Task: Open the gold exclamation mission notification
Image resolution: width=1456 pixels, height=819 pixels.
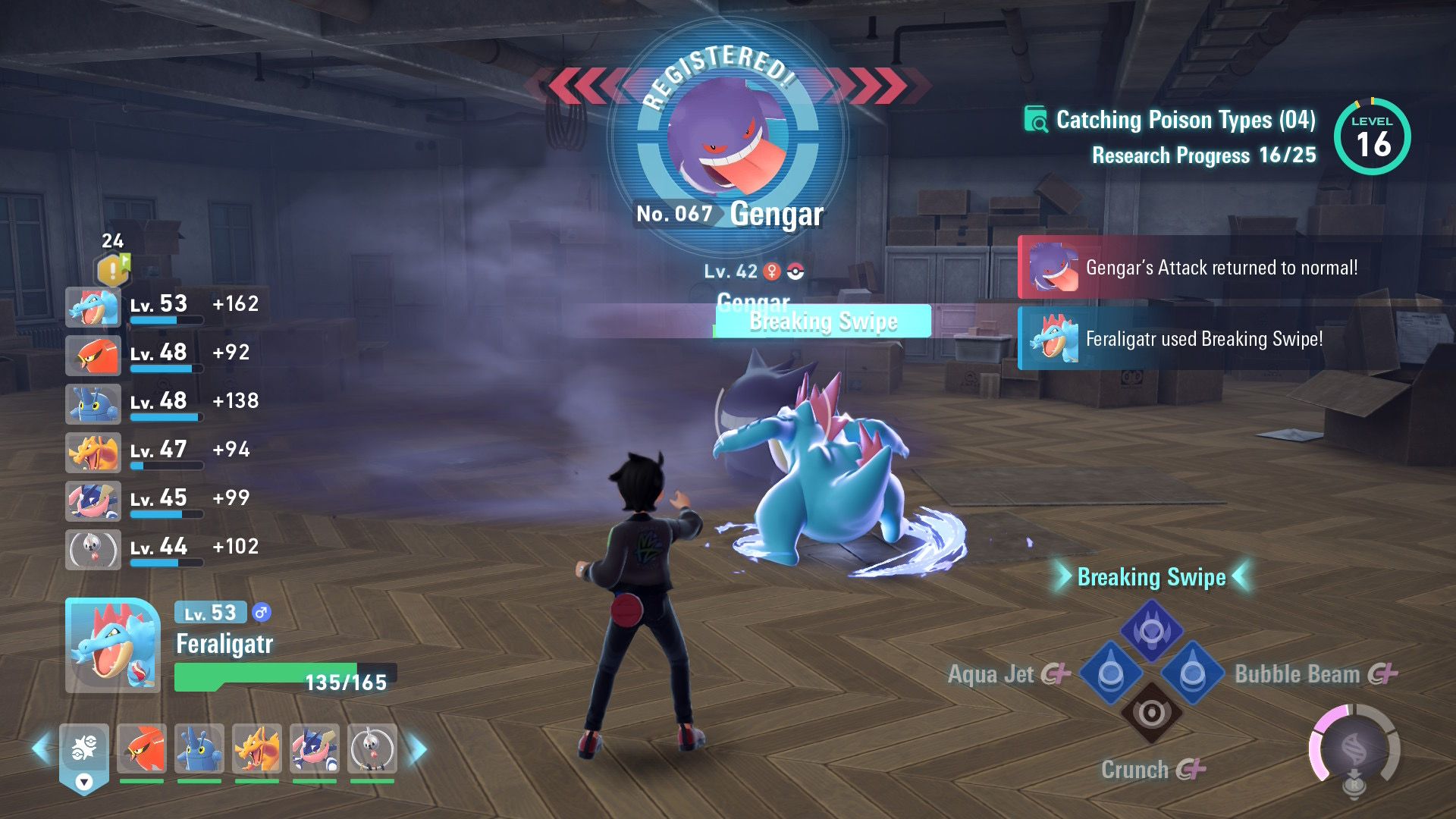Action: [x=112, y=269]
